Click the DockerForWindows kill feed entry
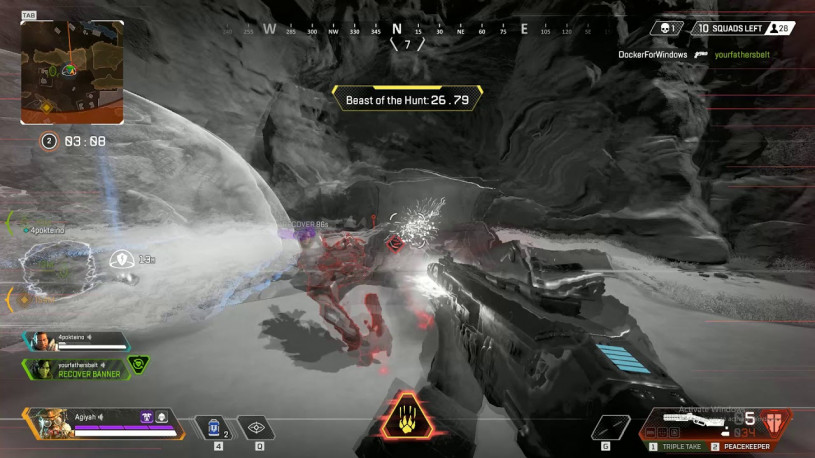Screen dimensions: 815x458 pyautogui.click(x=653, y=55)
